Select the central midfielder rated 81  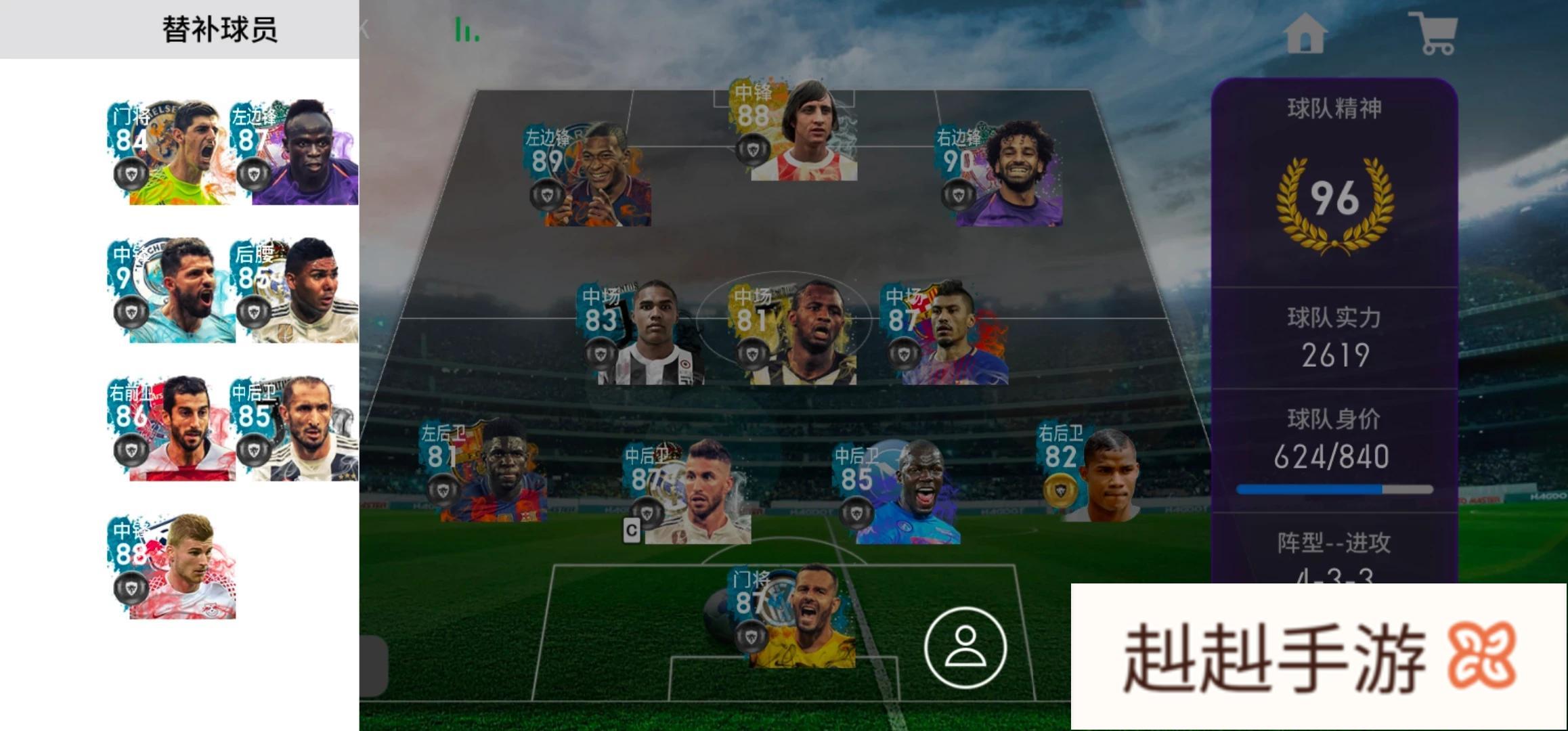[793, 333]
